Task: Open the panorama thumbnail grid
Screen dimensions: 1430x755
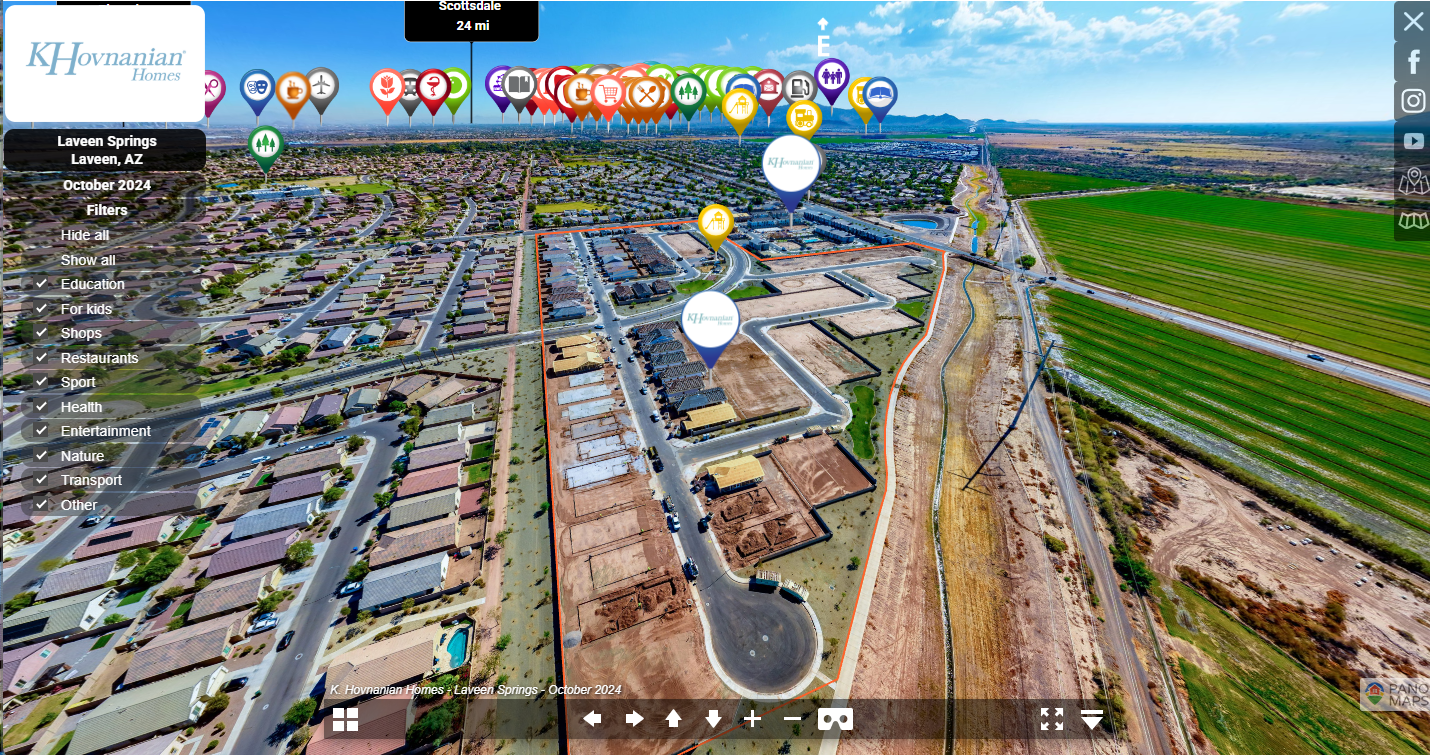Action: click(345, 719)
